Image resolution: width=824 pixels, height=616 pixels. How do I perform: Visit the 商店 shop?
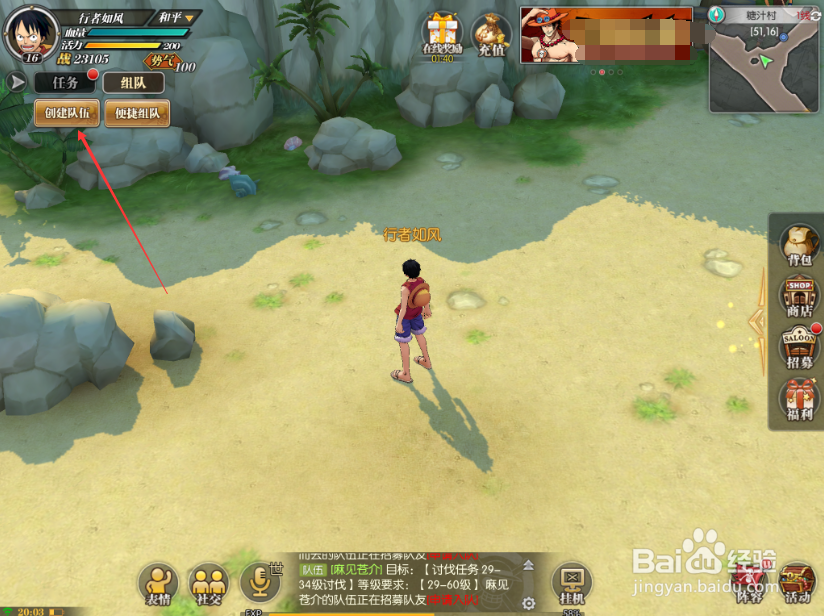tap(798, 297)
